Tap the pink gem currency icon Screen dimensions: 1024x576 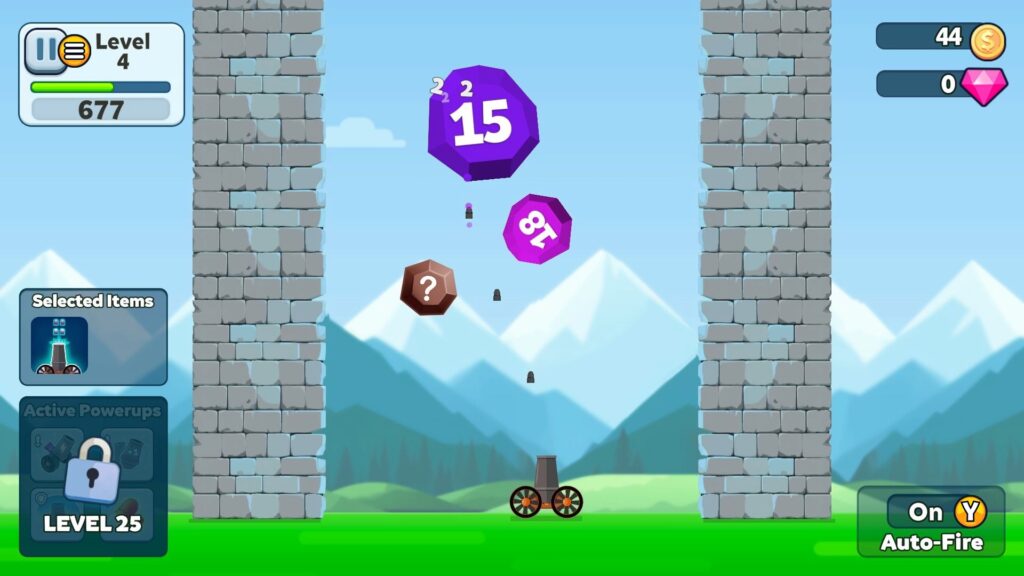coord(984,85)
